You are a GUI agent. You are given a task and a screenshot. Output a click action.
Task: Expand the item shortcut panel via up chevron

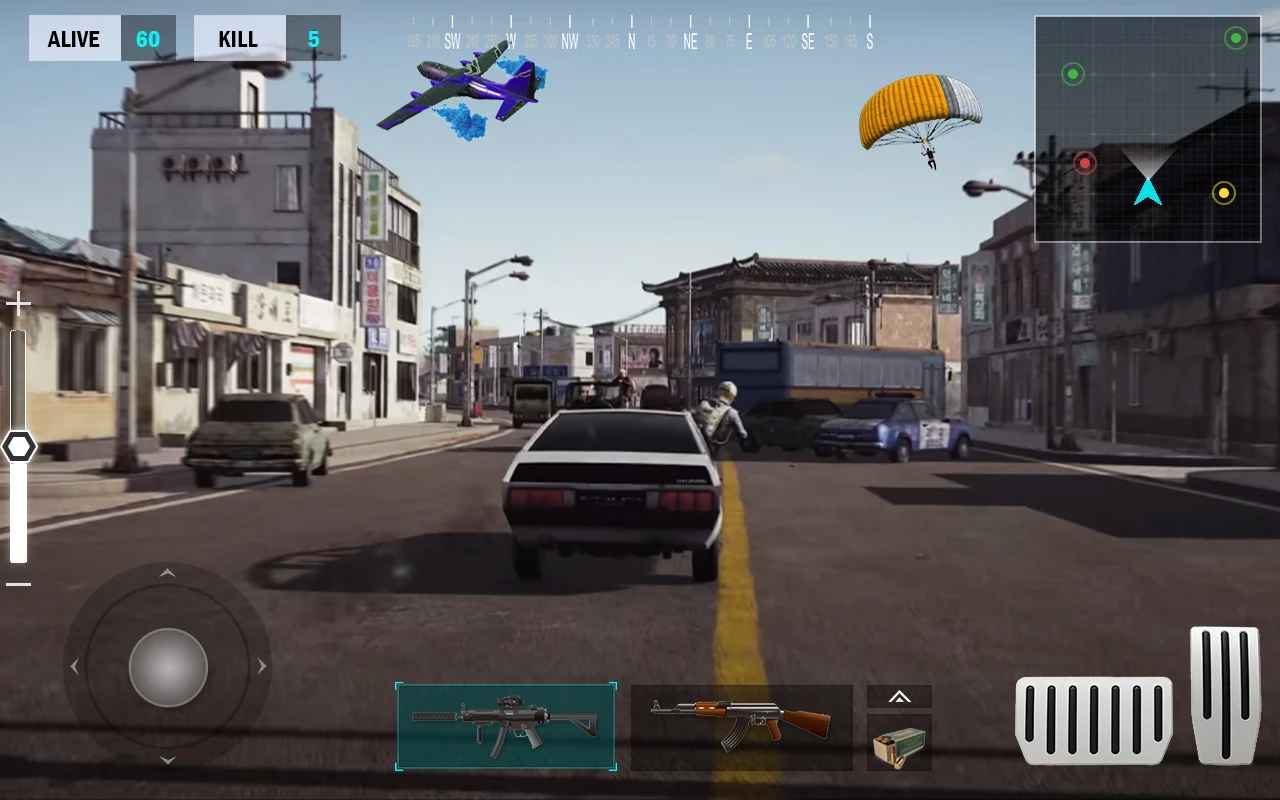[x=898, y=697]
